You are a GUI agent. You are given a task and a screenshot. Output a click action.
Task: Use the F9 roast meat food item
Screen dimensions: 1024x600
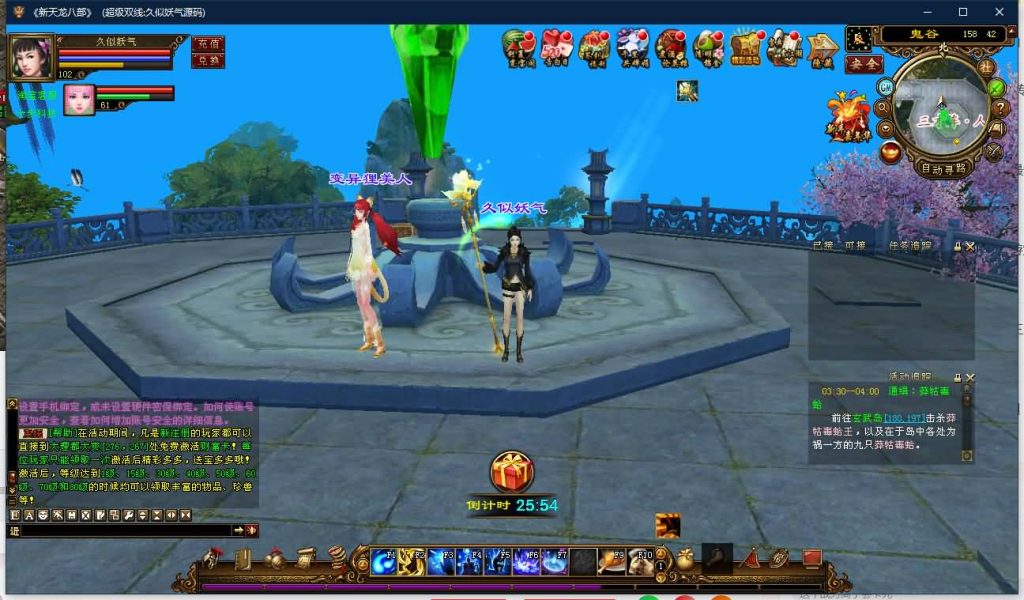612,561
